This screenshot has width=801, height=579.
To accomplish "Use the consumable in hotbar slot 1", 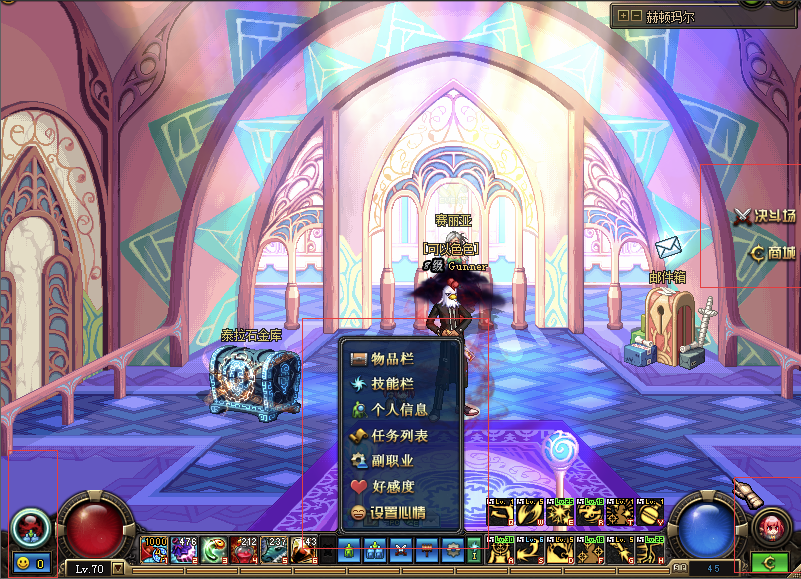I will pyautogui.click(x=155, y=549).
